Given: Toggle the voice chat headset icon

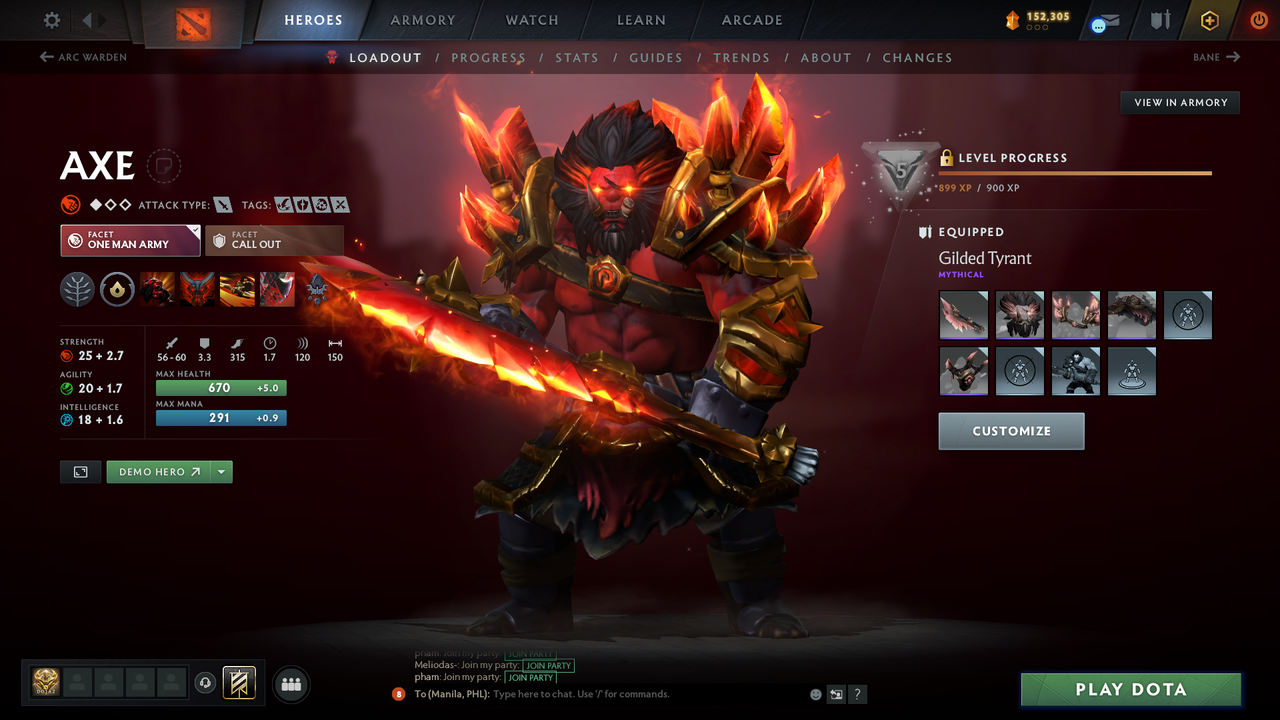Looking at the screenshot, I should pos(207,683).
